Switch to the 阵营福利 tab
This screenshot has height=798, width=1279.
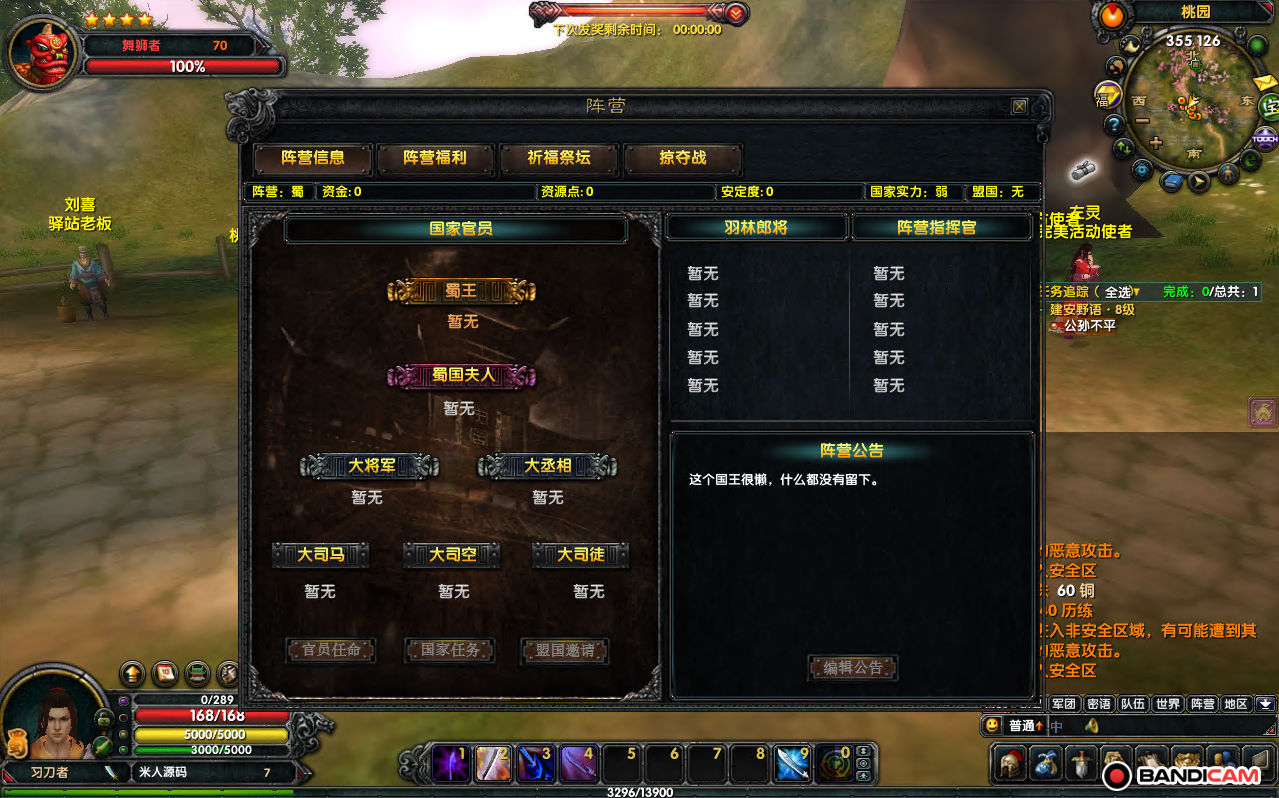pyautogui.click(x=435, y=158)
